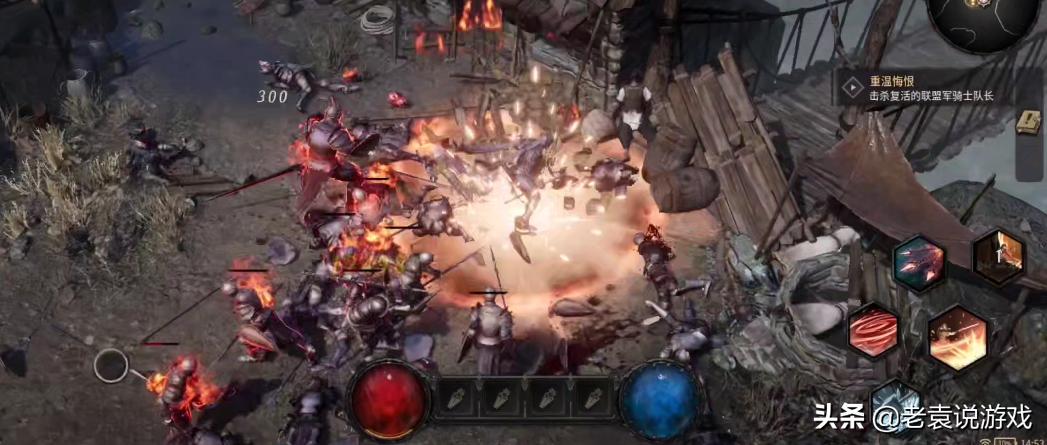Tap the virtual joystick circle
Viewport: 1047px width, 445px height.
[111, 365]
